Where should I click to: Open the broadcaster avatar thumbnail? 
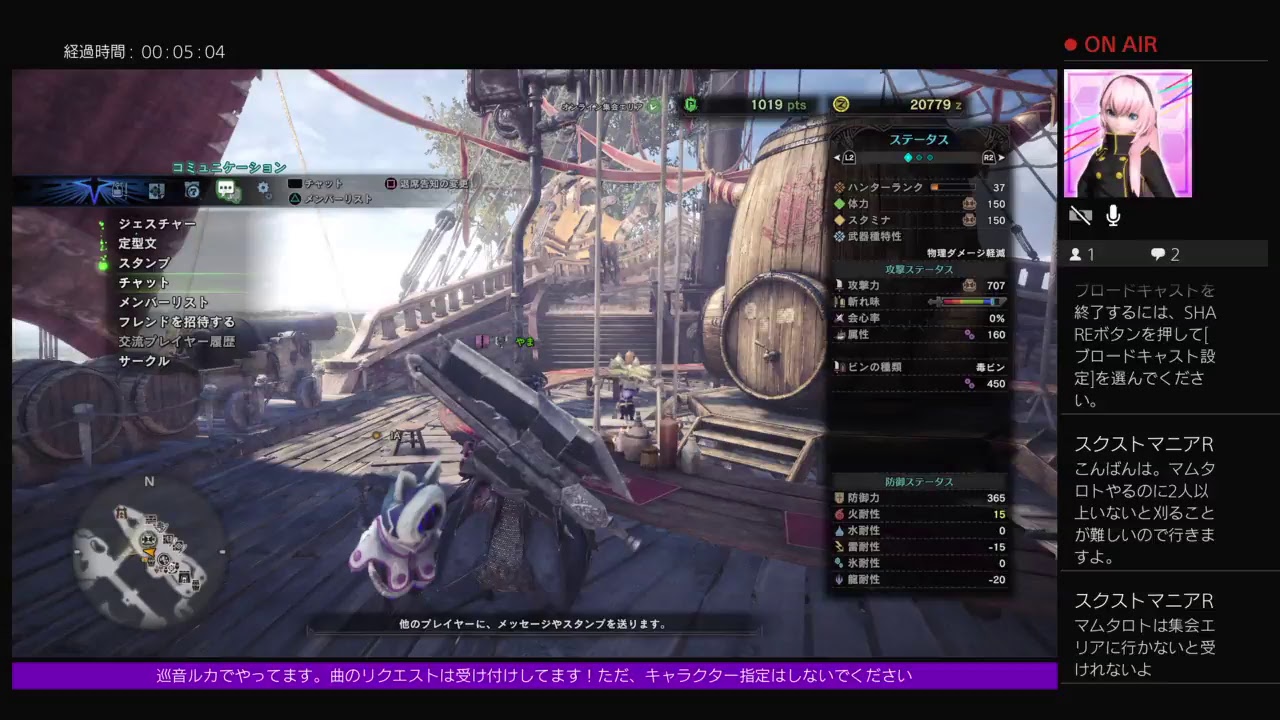(1127, 133)
